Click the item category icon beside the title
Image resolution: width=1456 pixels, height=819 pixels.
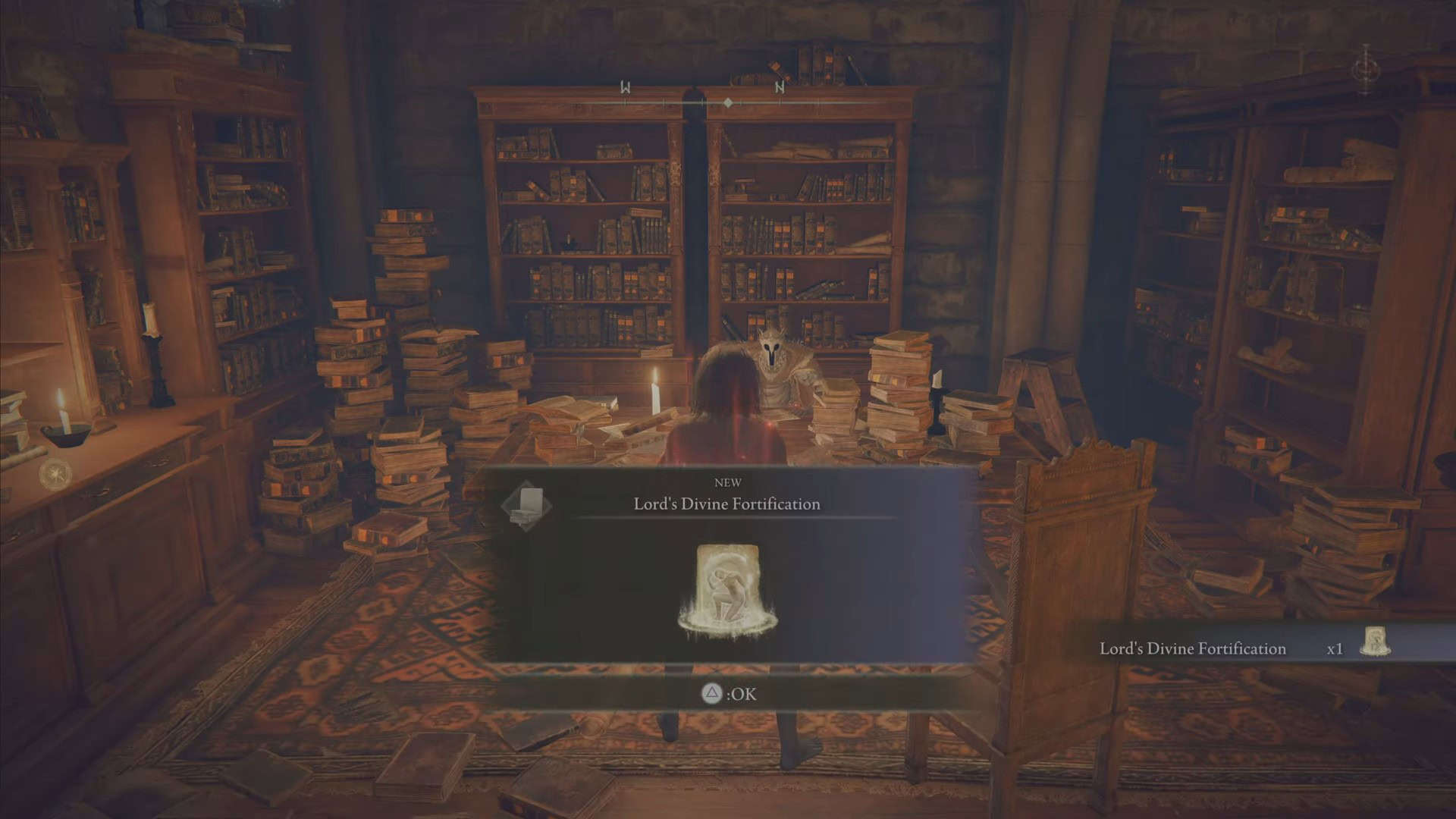[x=529, y=505]
